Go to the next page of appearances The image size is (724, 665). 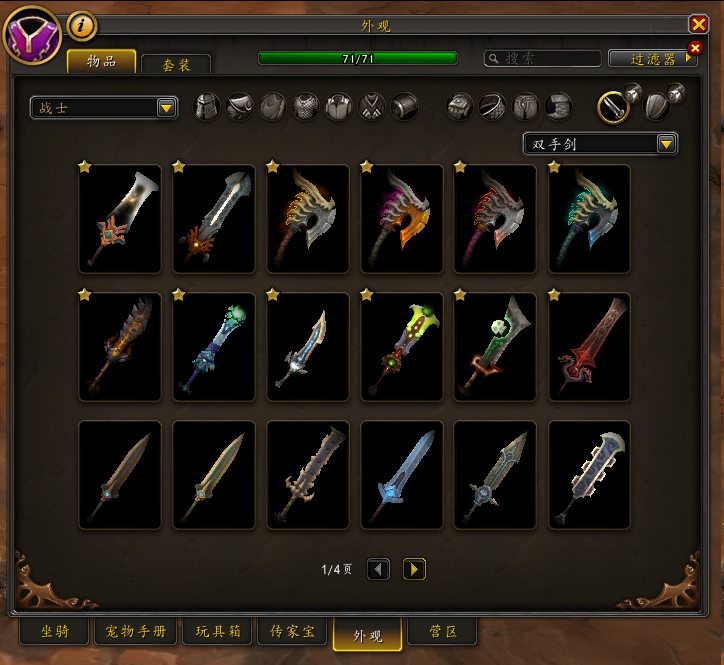click(x=414, y=569)
